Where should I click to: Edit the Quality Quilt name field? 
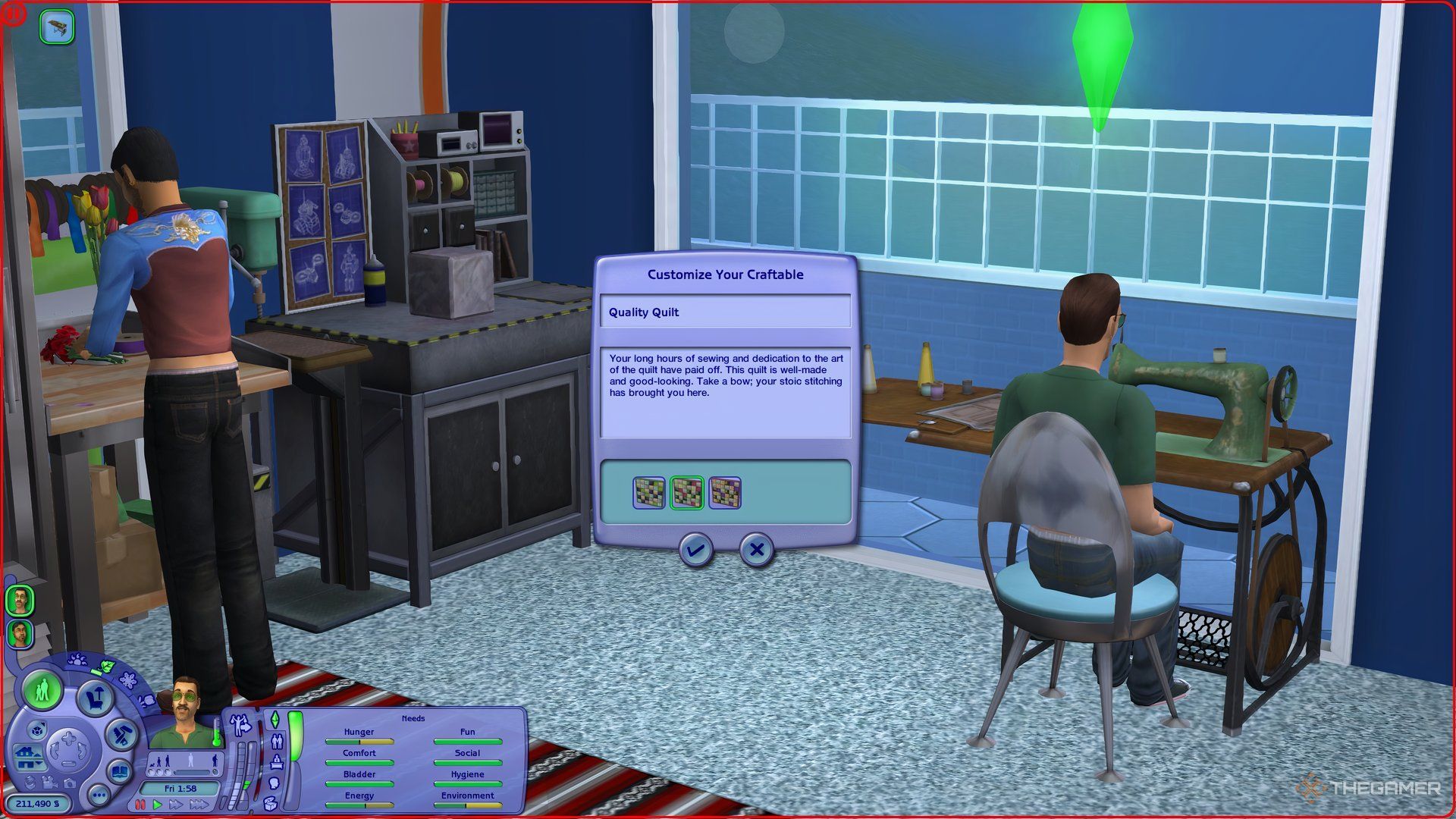coord(725,312)
